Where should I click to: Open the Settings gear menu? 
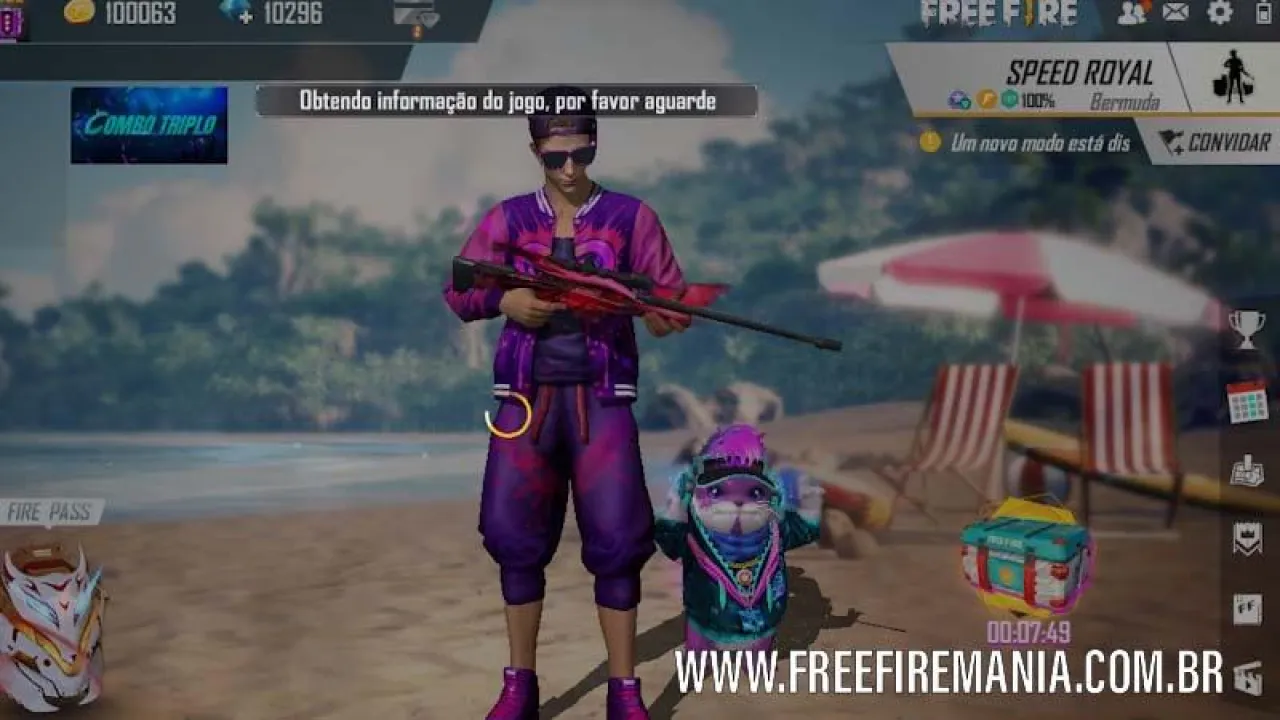point(1219,10)
